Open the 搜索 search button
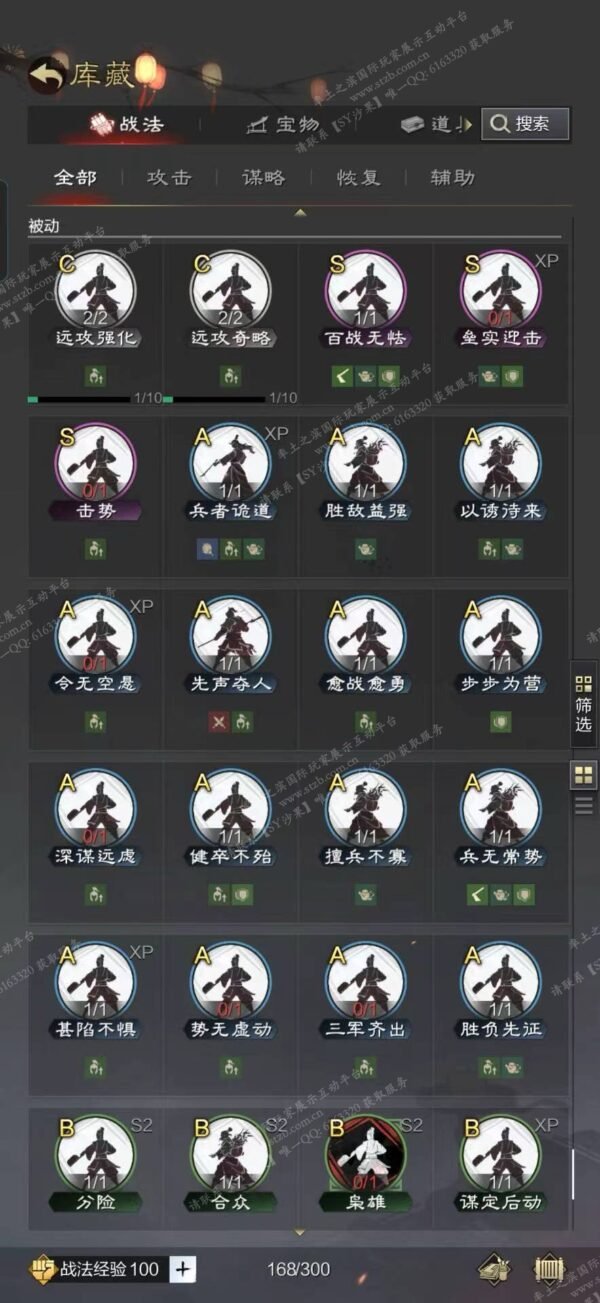 click(525, 124)
